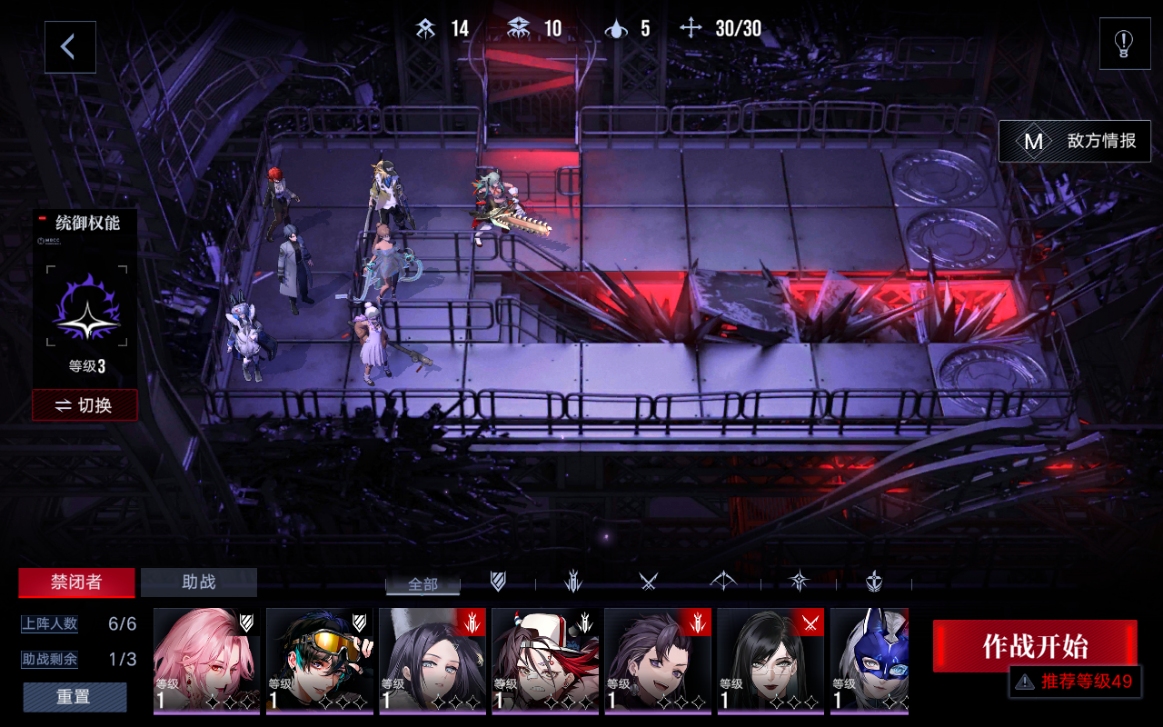
Task: Open the 敌方情报 enemy intel panel
Action: (1076, 141)
